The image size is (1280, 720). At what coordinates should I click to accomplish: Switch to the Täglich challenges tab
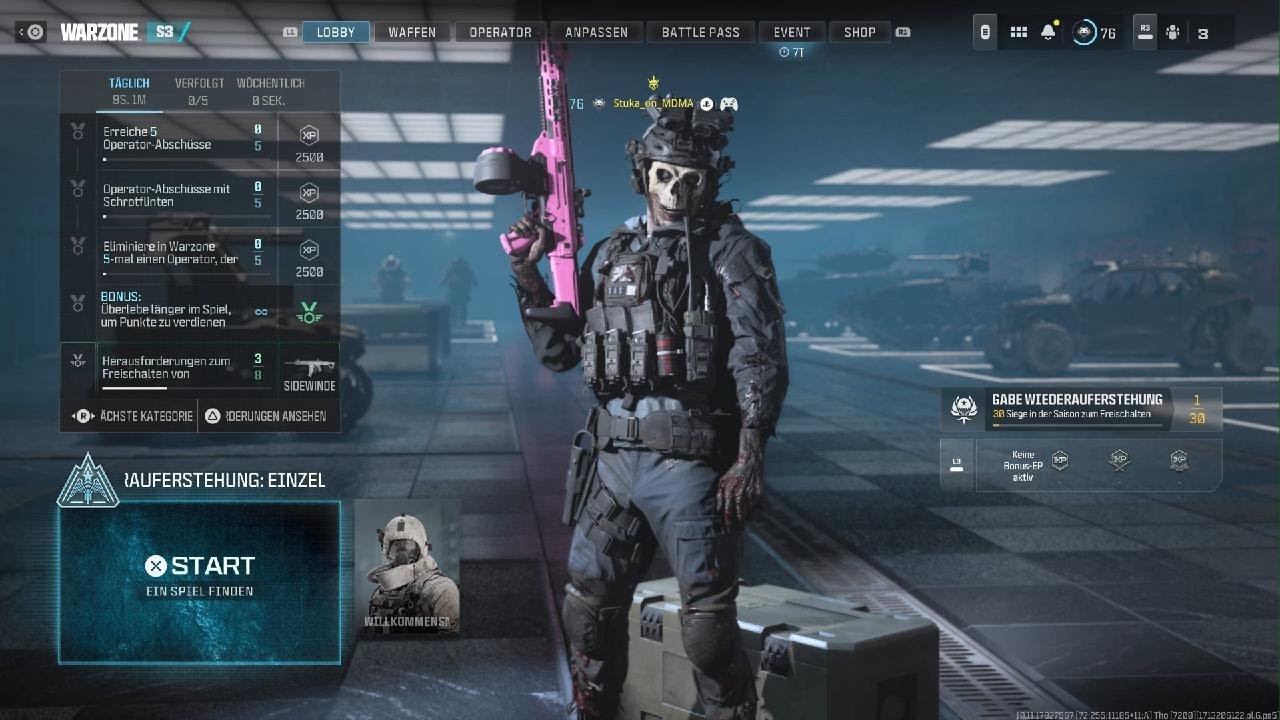coord(129,90)
